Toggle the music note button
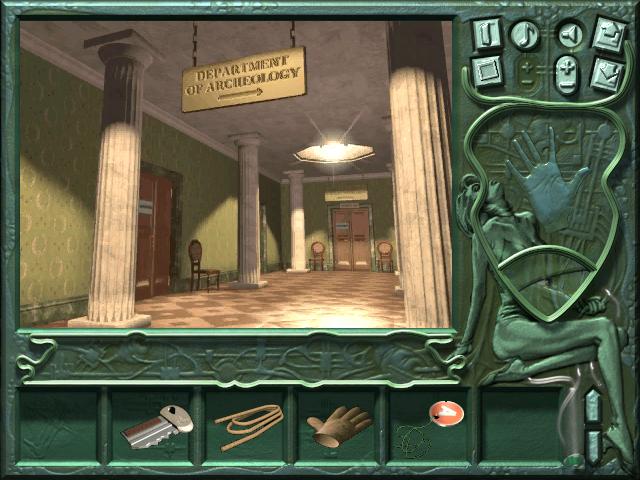The image size is (640, 480). click(x=525, y=36)
